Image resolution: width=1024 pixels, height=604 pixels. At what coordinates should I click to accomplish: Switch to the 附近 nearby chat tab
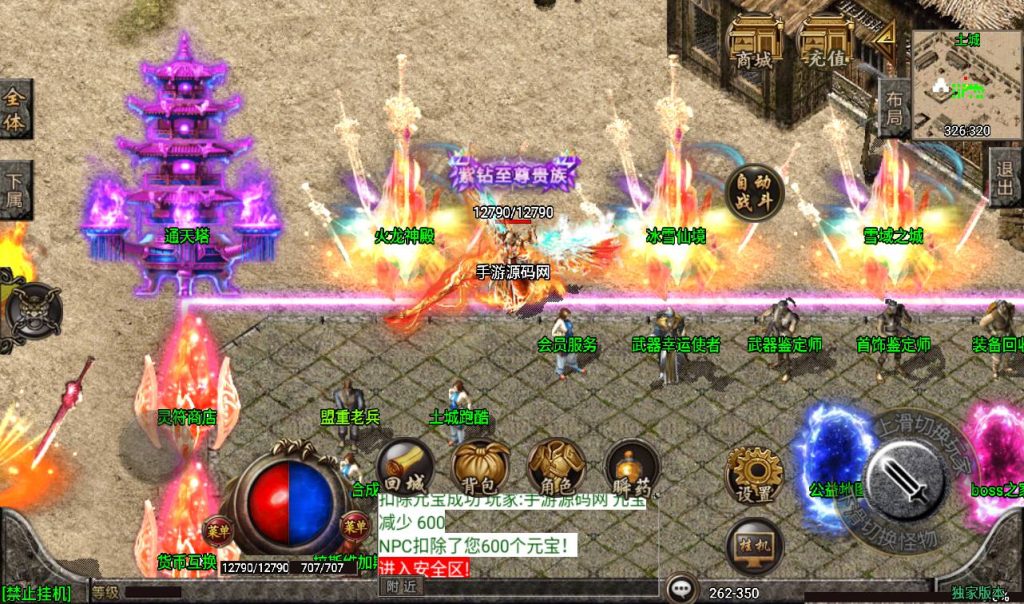pos(403,586)
